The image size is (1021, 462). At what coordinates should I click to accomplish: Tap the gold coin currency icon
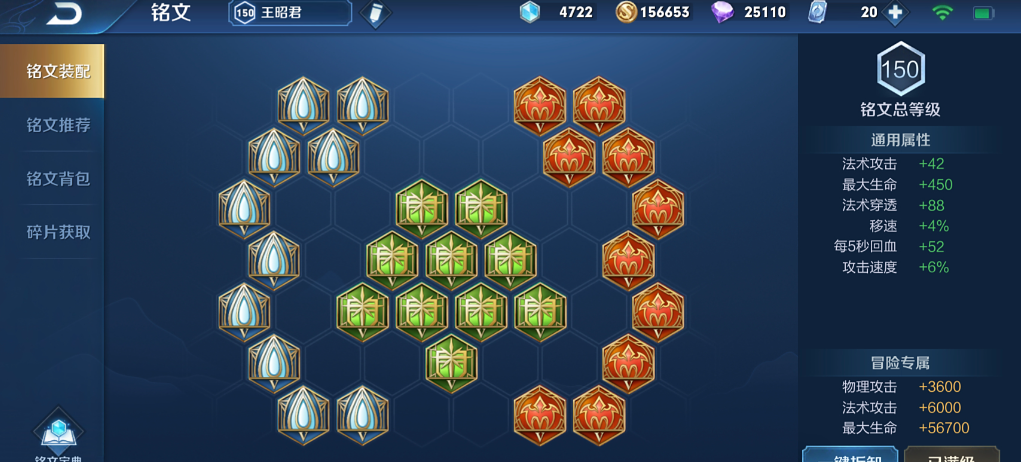pyautogui.click(x=626, y=13)
